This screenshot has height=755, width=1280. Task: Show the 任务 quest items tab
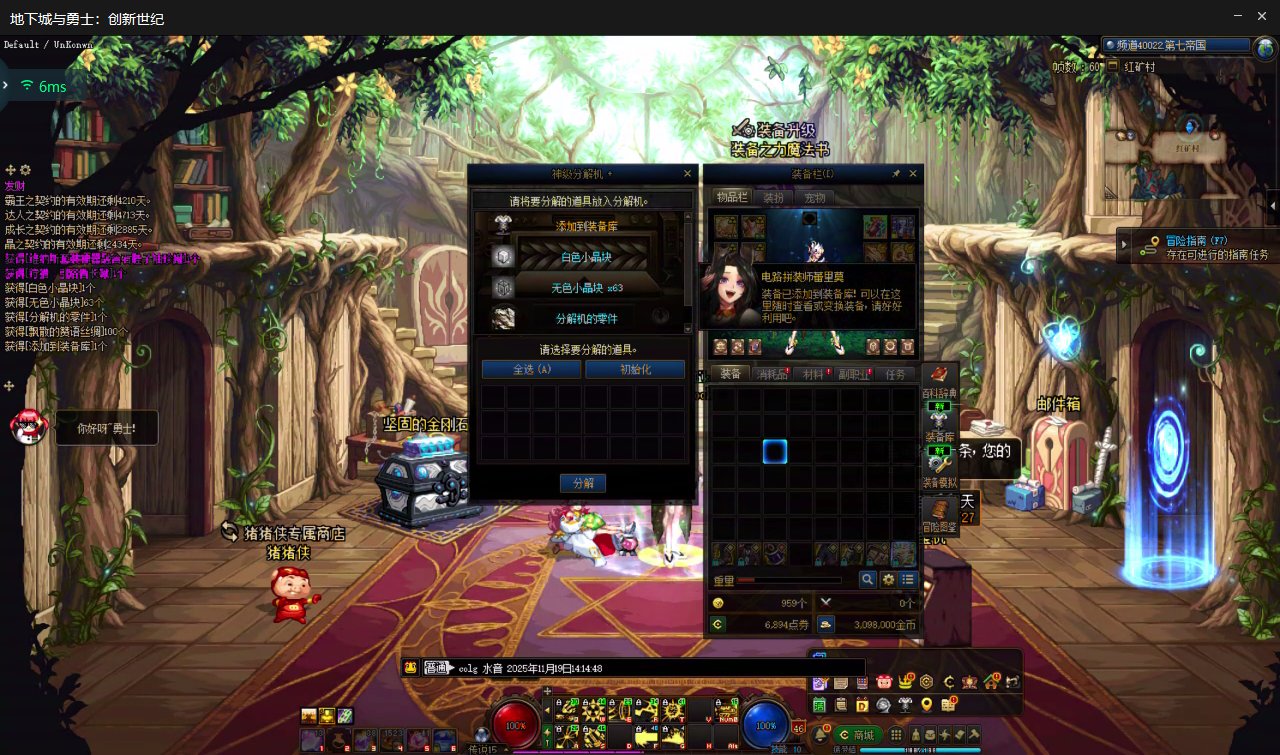pos(896,374)
